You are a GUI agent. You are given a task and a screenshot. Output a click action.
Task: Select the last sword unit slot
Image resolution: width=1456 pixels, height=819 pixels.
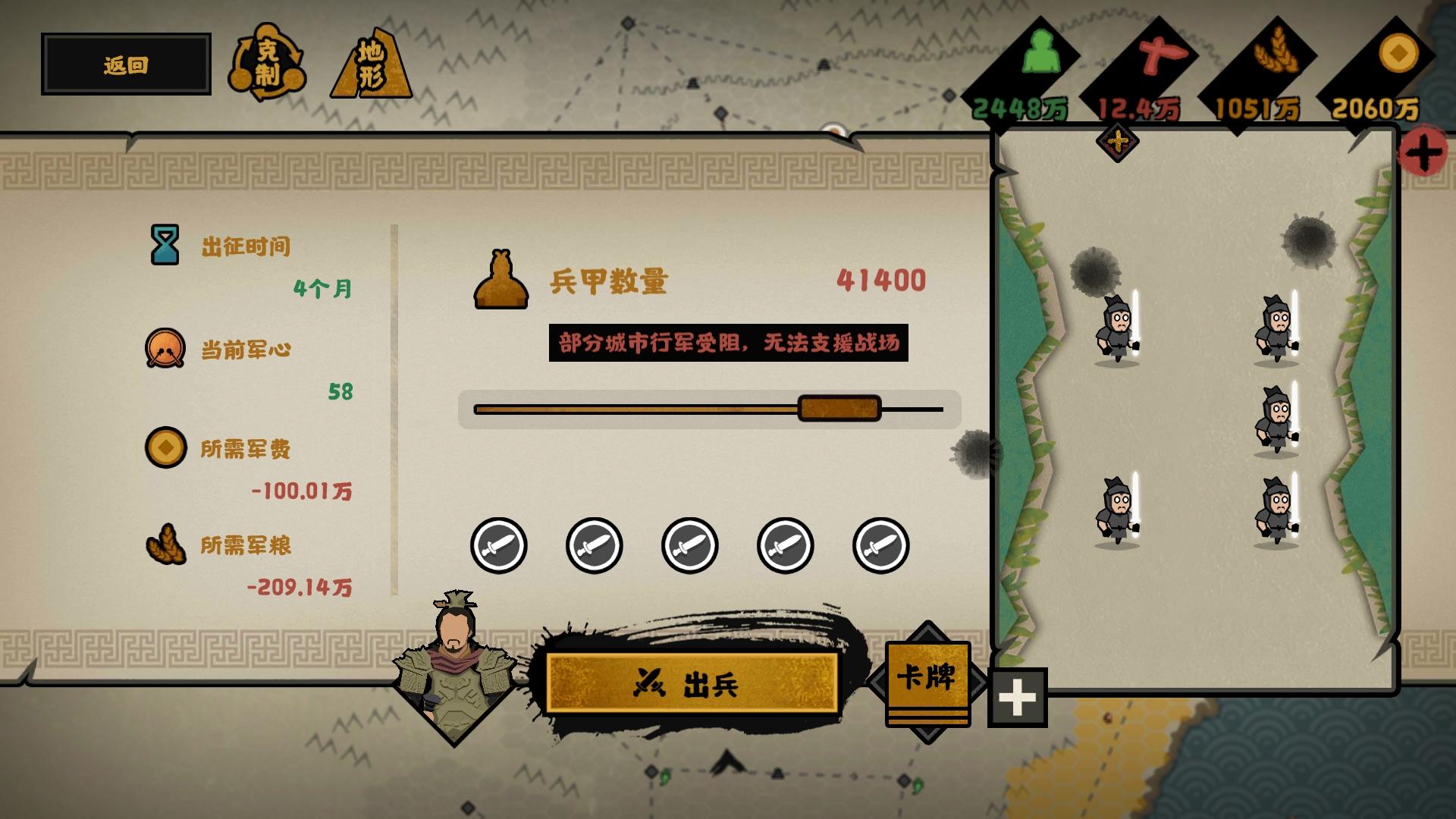(880, 544)
